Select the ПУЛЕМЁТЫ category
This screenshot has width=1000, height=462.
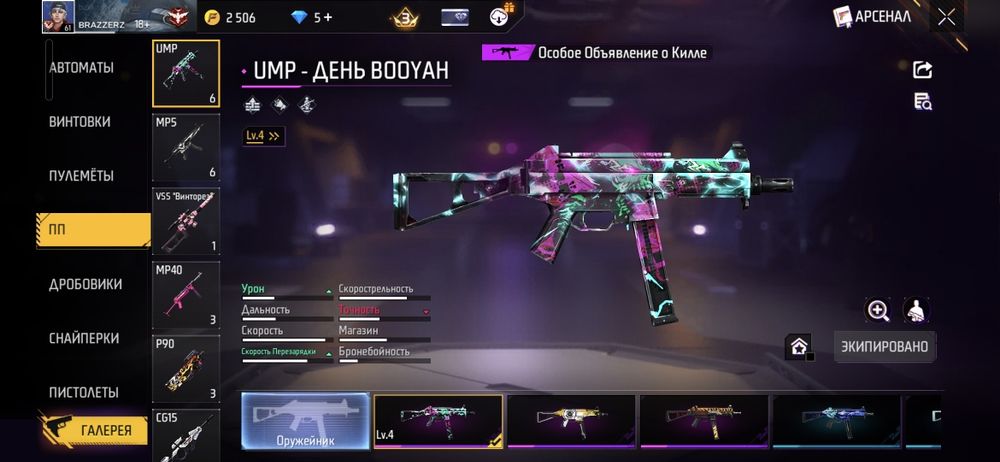click(81, 176)
